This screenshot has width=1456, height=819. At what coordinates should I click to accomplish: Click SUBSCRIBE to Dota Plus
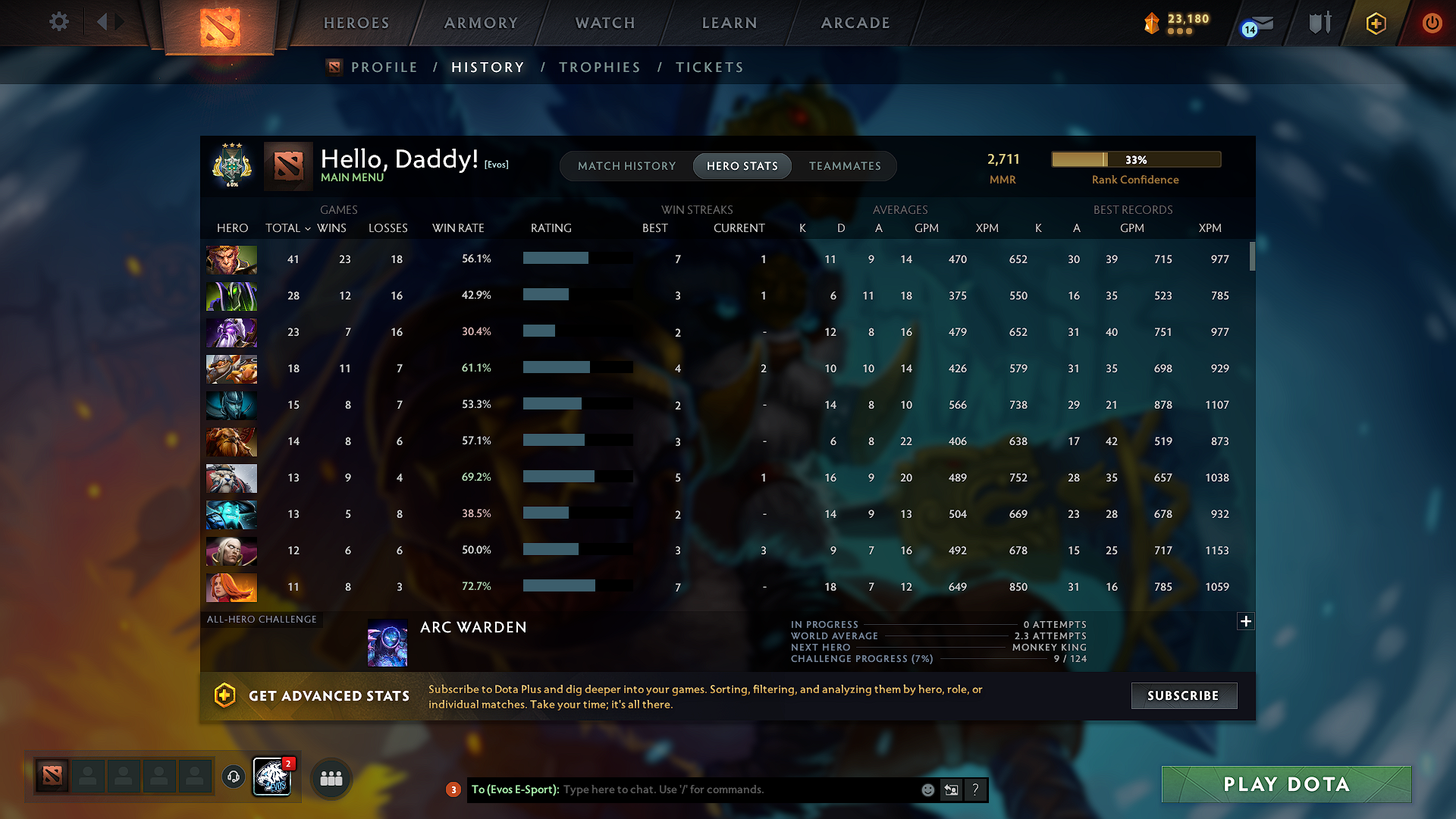[x=1184, y=695]
